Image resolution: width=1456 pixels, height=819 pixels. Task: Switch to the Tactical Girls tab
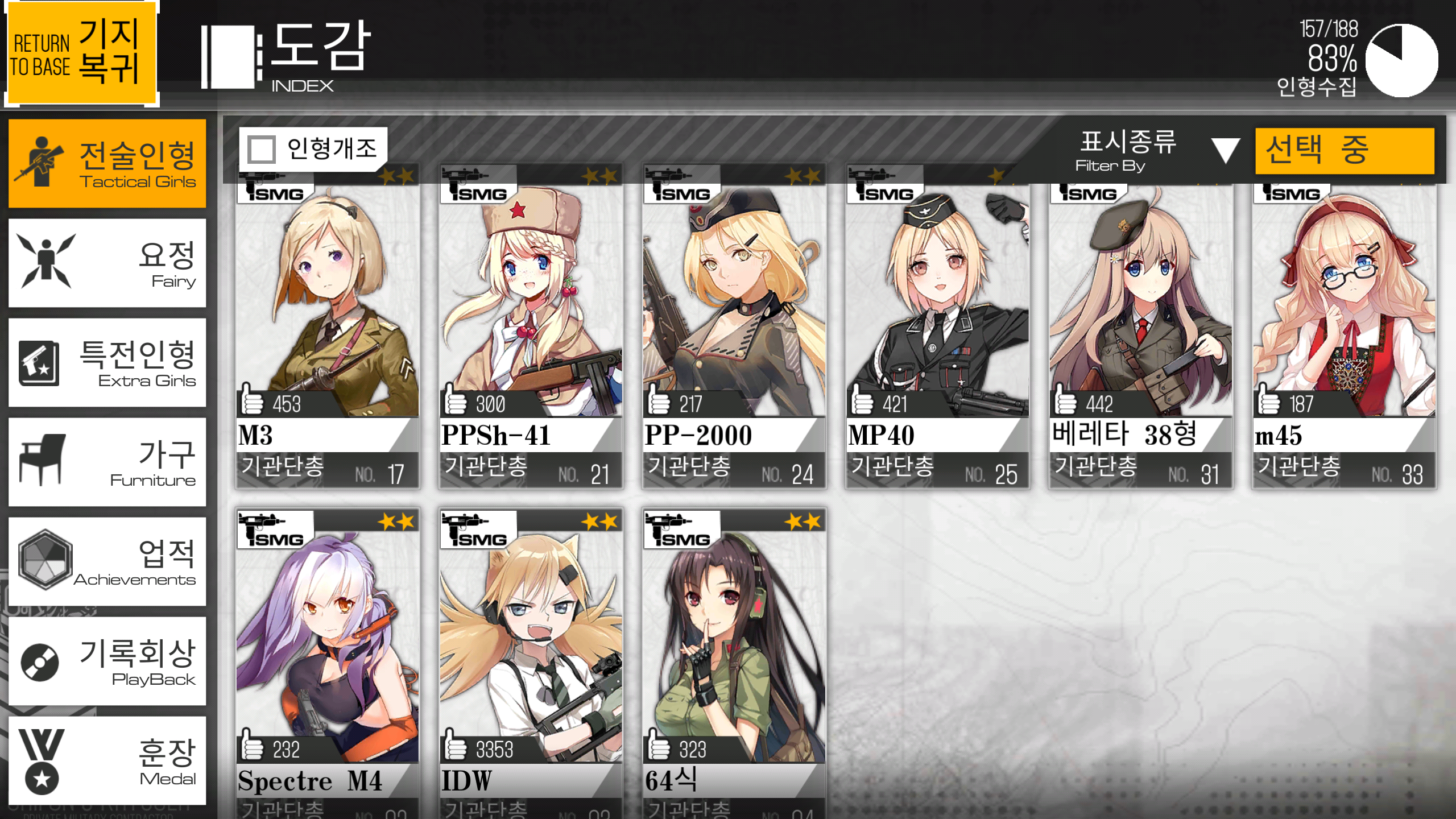click(107, 163)
